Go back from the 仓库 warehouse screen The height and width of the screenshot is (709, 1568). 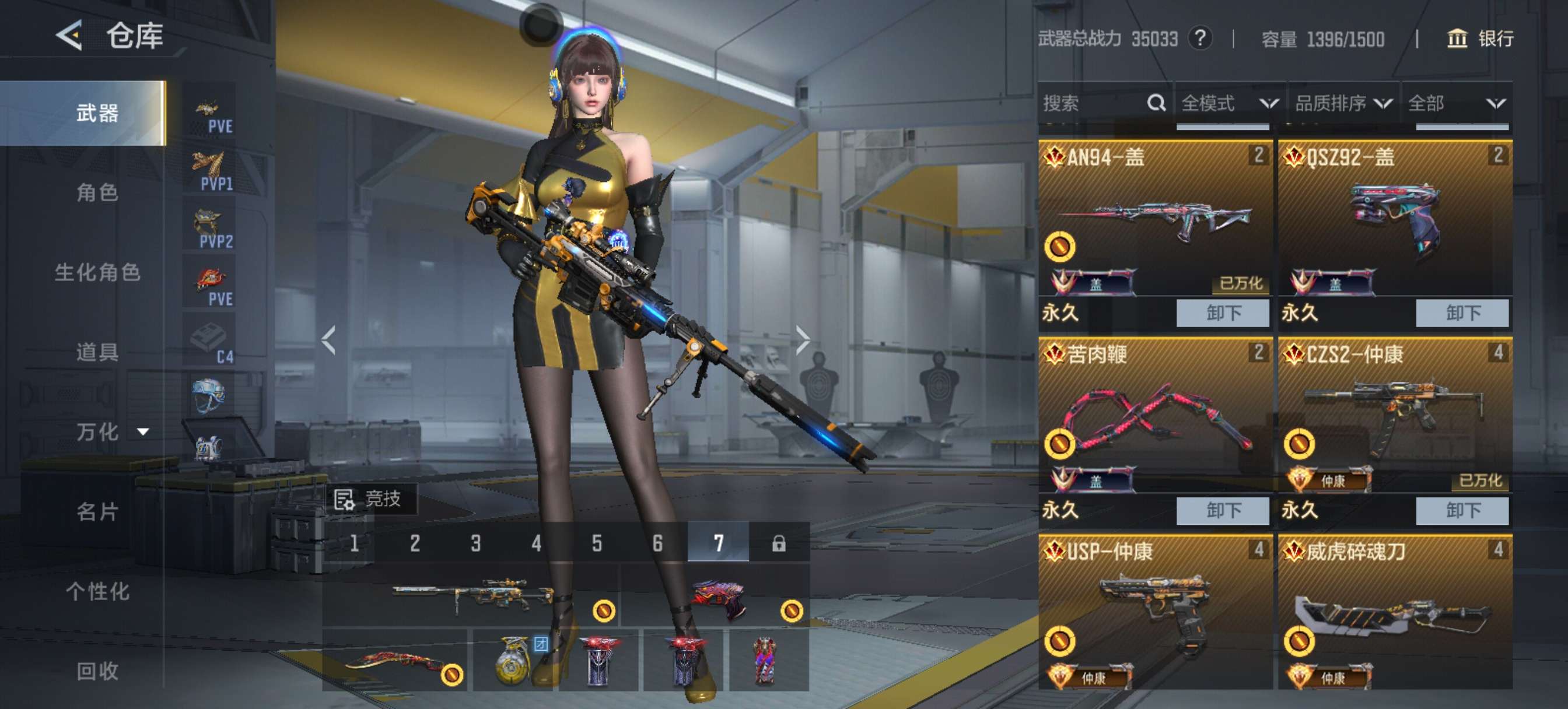coord(70,36)
